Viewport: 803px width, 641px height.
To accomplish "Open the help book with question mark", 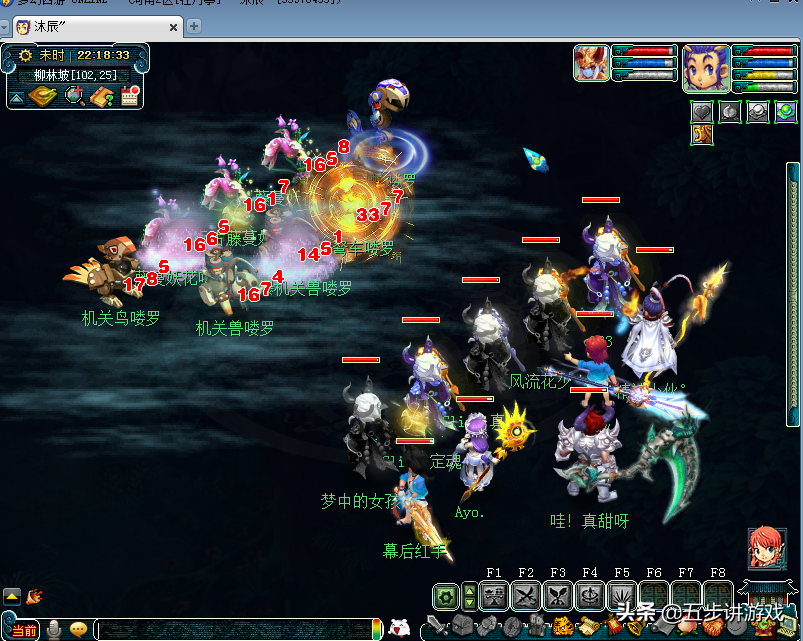I will pyautogui.click(x=101, y=96).
